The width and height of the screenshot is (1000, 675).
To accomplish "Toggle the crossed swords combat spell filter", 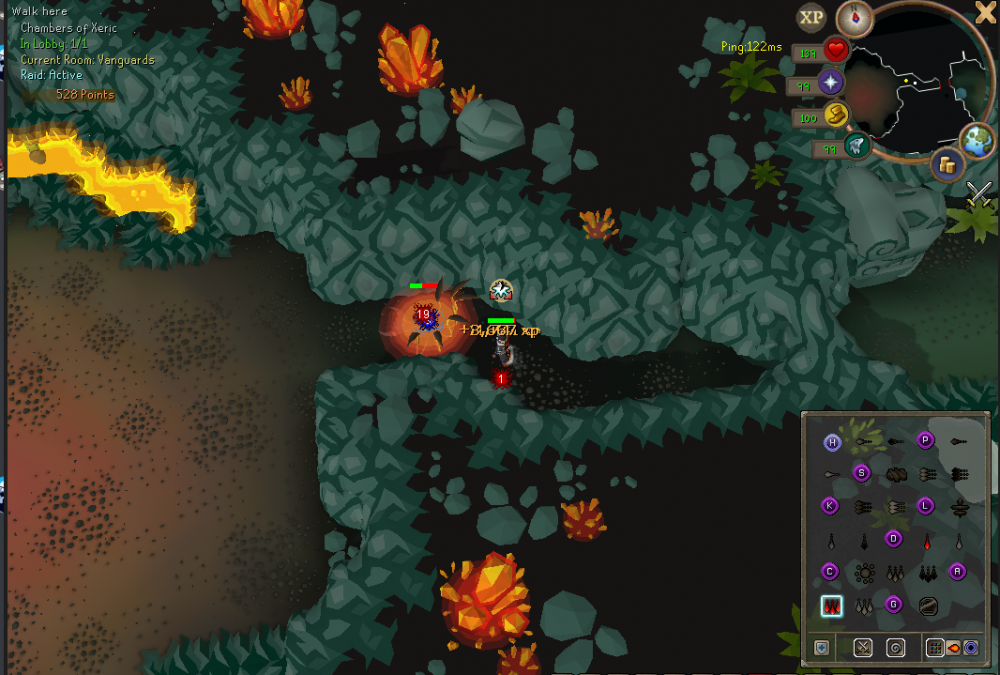I will [863, 647].
